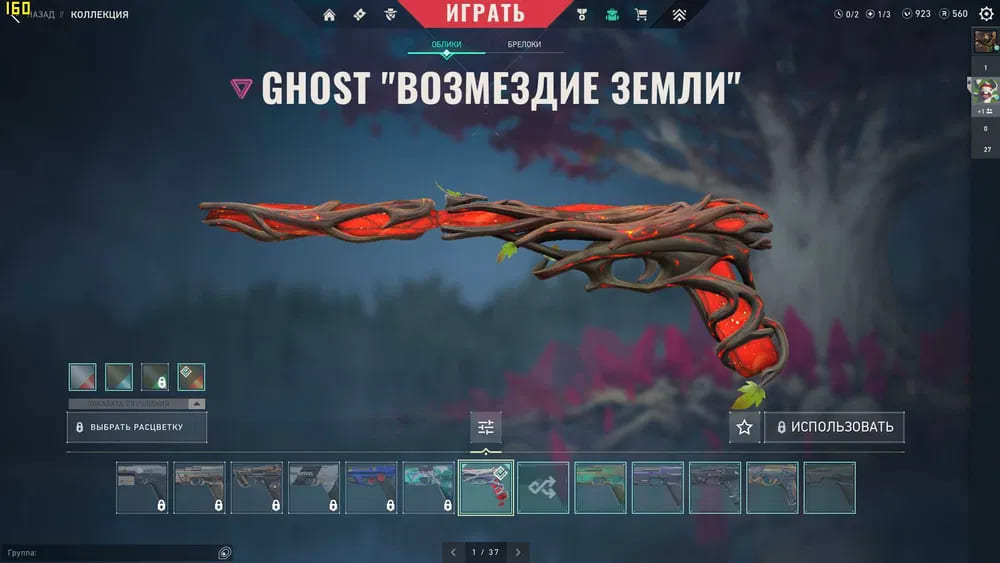1000x563 pixels.
Task: Click the ИСПОЛЬЗОВАТЬ equip button
Action: point(834,427)
